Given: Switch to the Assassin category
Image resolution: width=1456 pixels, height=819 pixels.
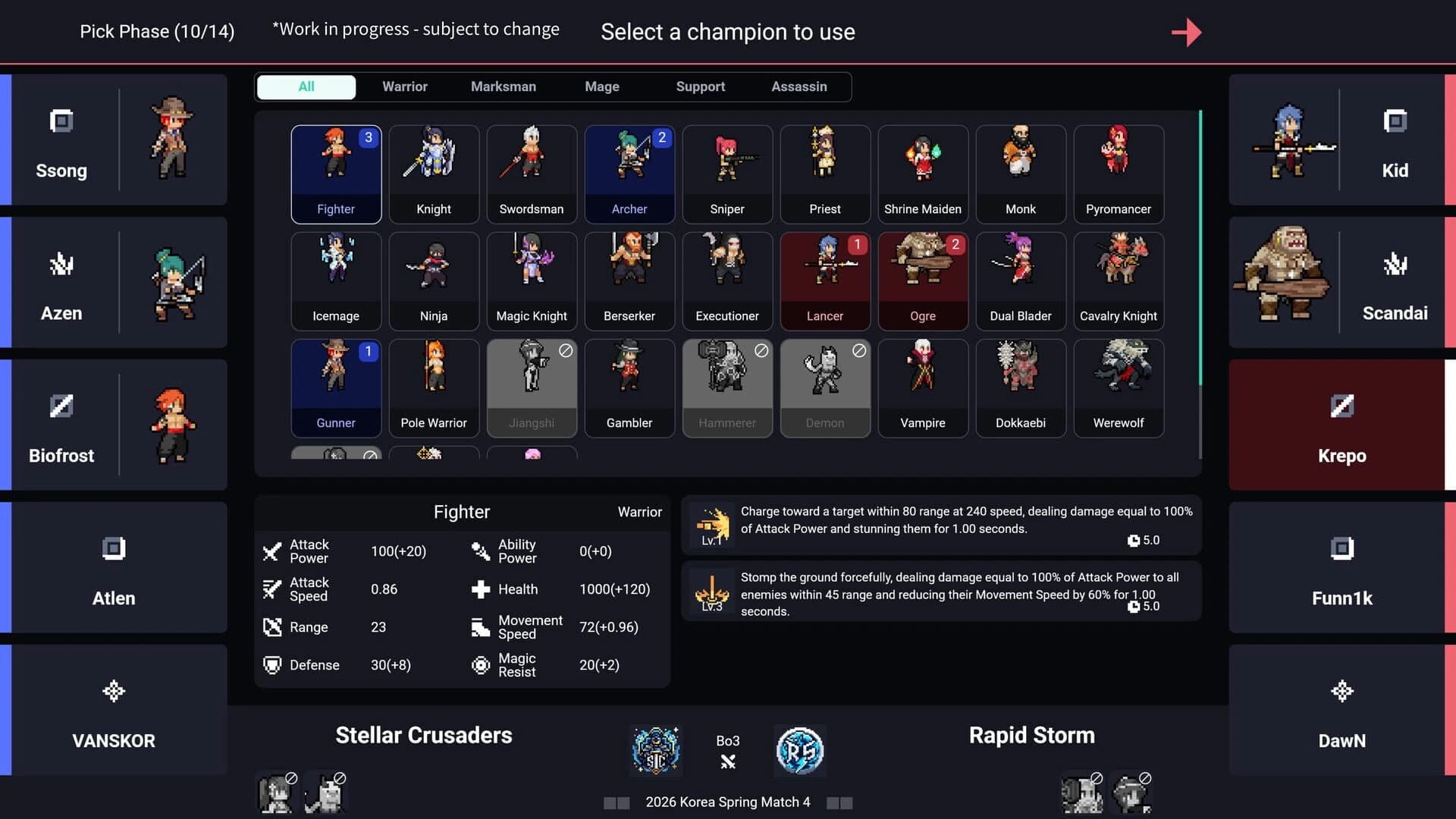Looking at the screenshot, I should [799, 86].
